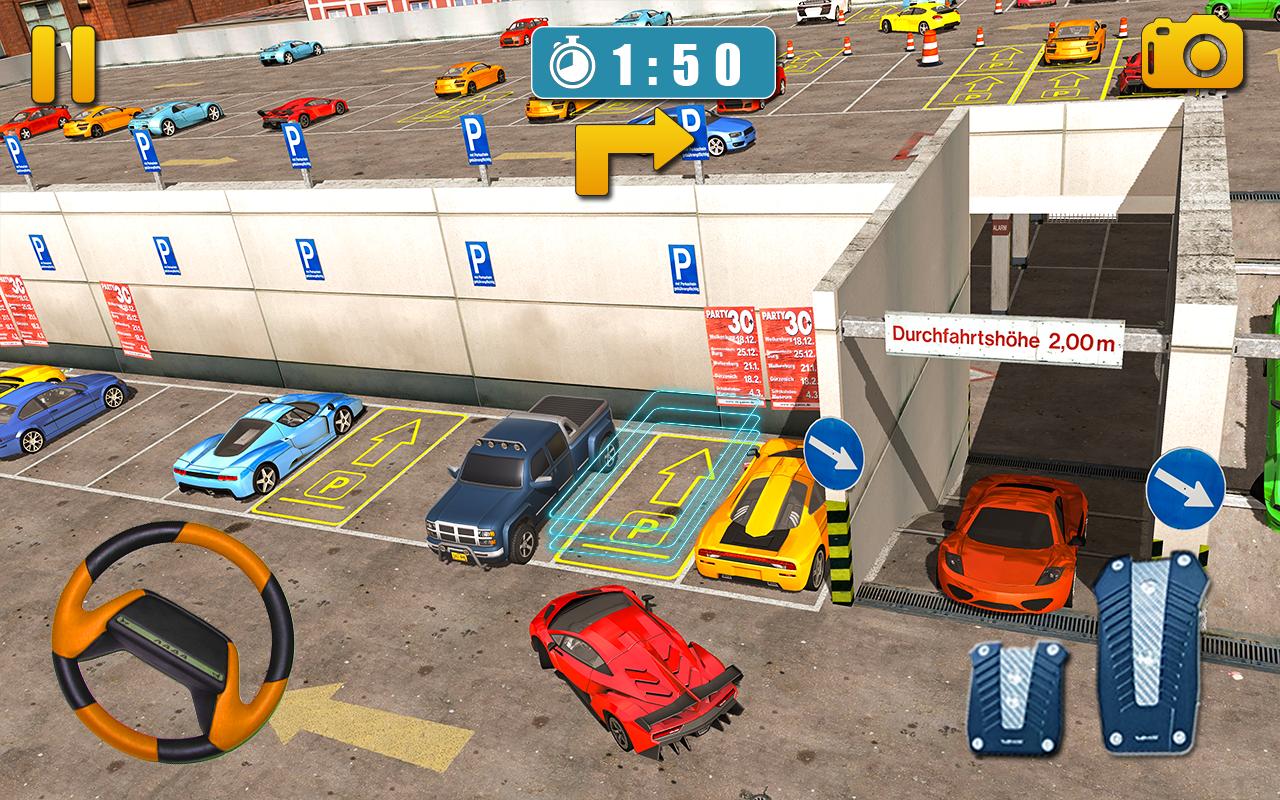Click the stopwatch icon beside the timer
Viewport: 1280px width, 800px height.
(575, 62)
